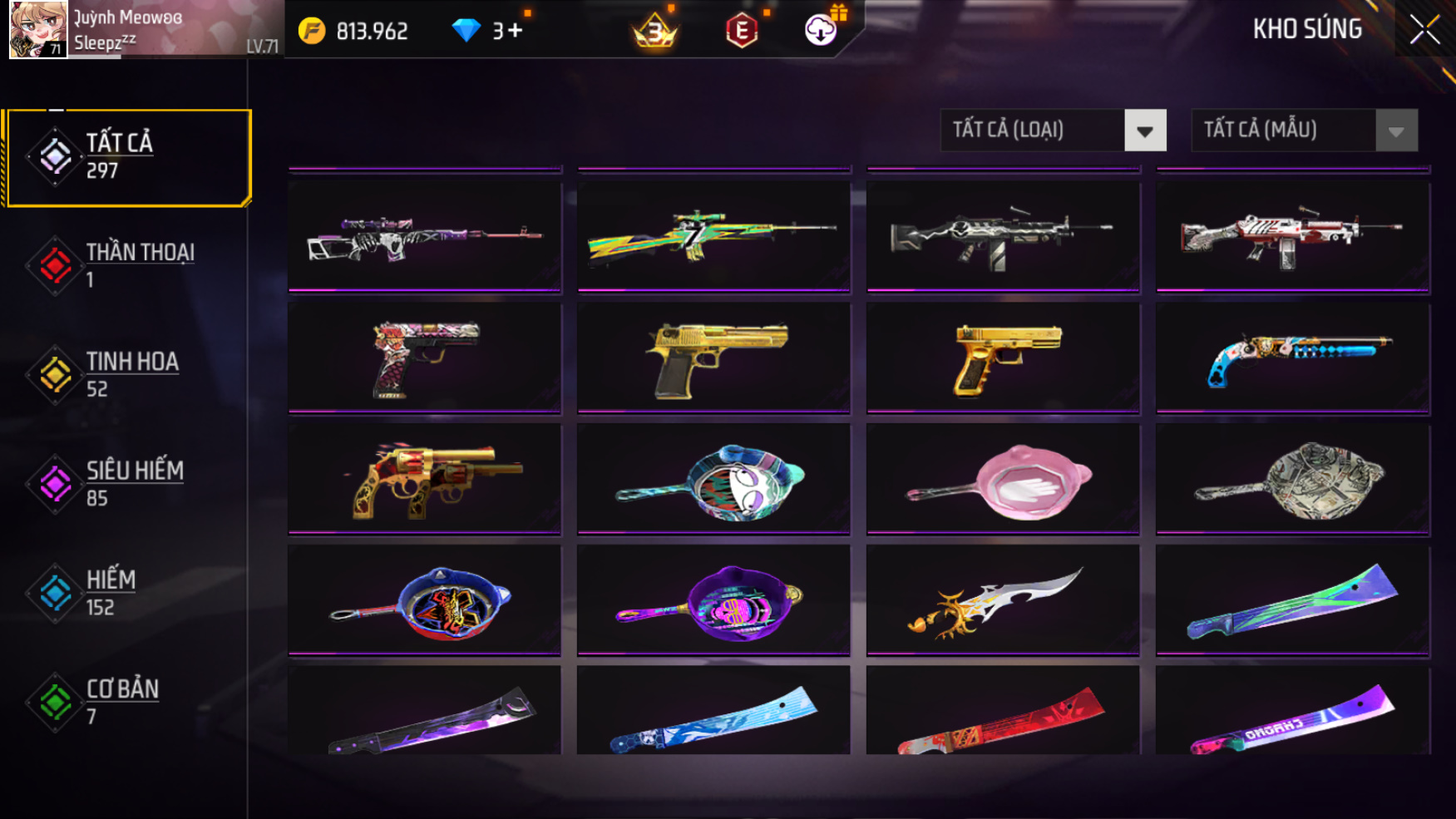Select the green and yellow sniper rifle
1456x819 pixels.
(714, 236)
